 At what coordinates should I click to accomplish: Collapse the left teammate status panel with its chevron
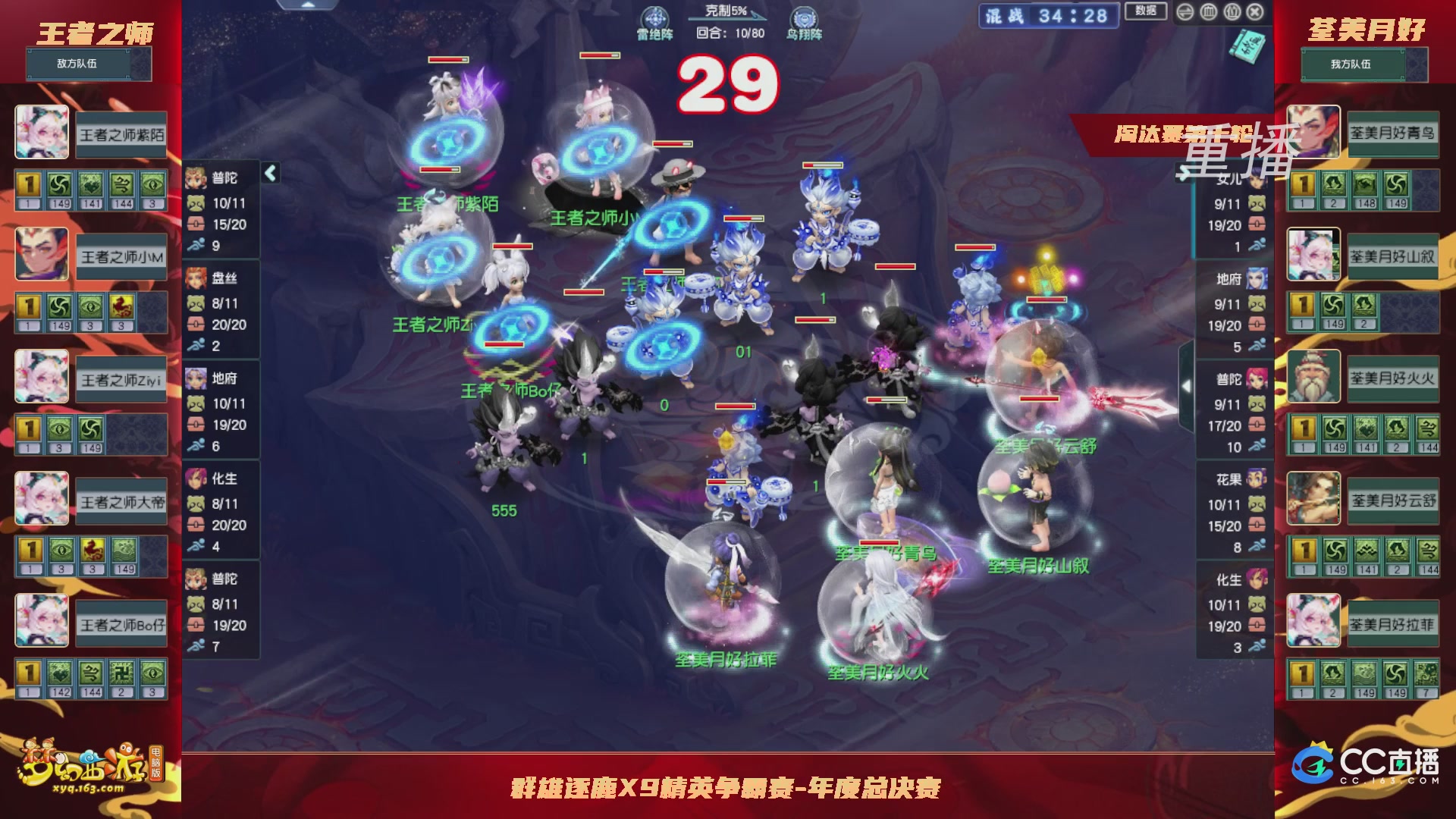coord(270,173)
